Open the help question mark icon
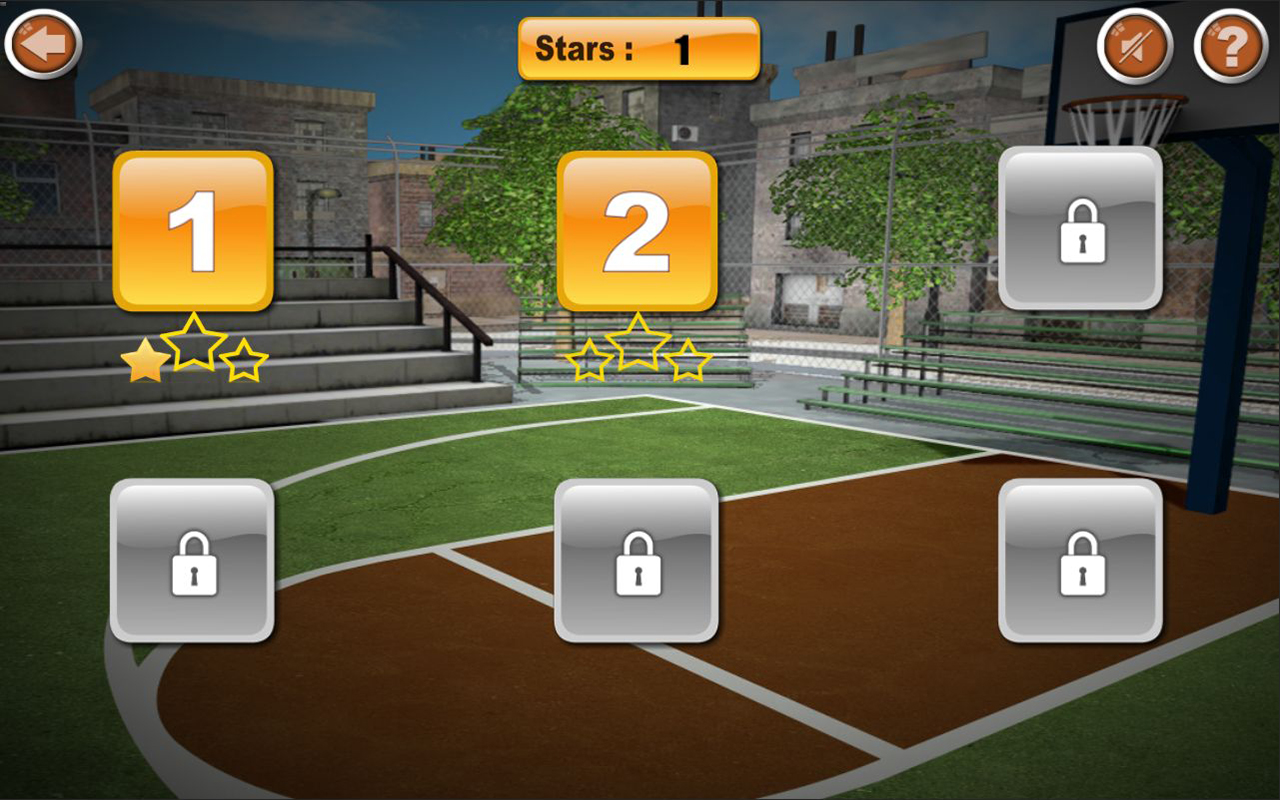 tap(1231, 44)
